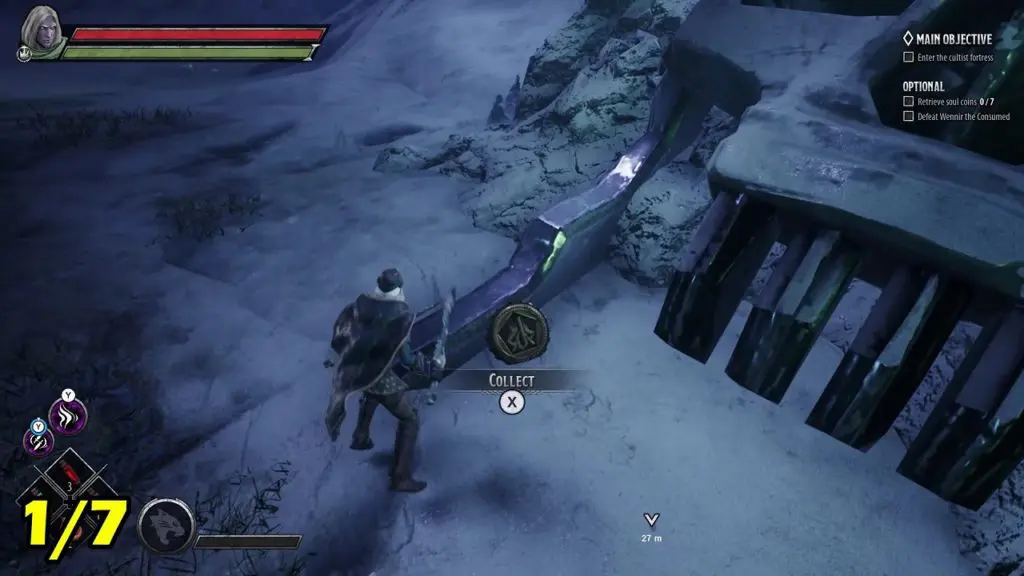Click the Enter the cultist fortress objective
The image size is (1024, 576).
[953, 57]
